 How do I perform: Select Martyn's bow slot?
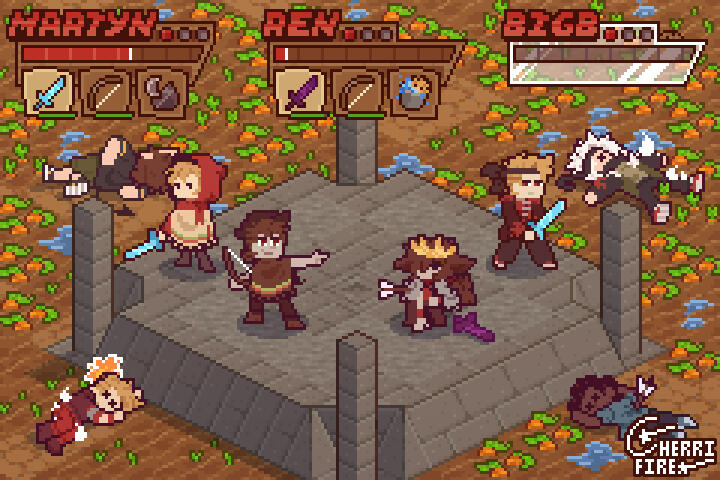104,93
